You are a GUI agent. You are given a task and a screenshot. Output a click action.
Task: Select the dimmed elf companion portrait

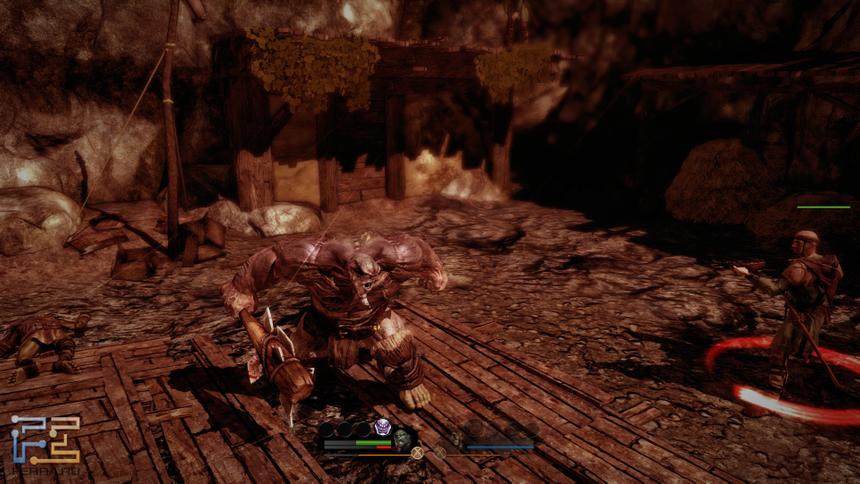tap(455, 438)
